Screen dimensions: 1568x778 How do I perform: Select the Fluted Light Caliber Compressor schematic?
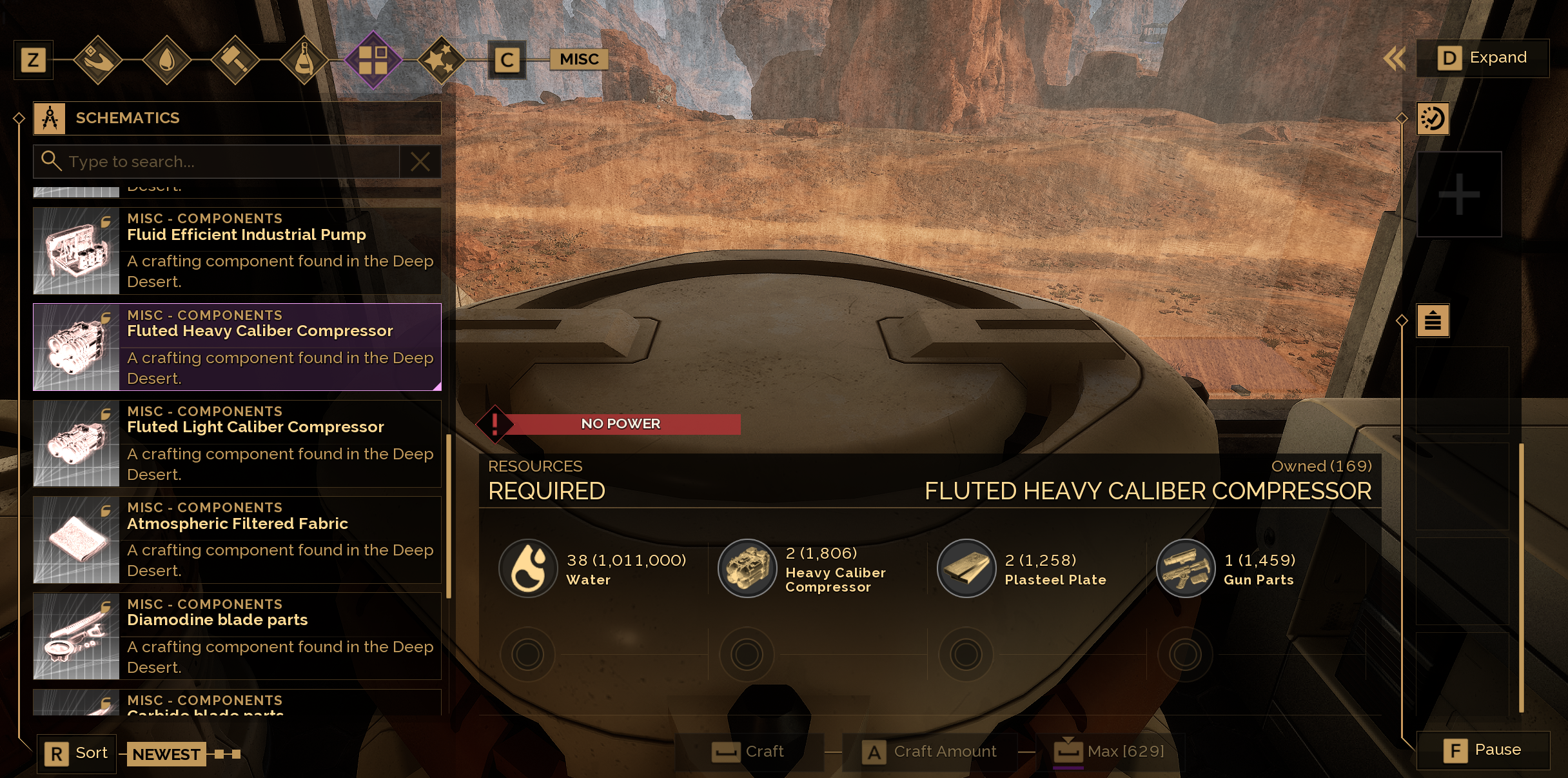[x=237, y=444]
